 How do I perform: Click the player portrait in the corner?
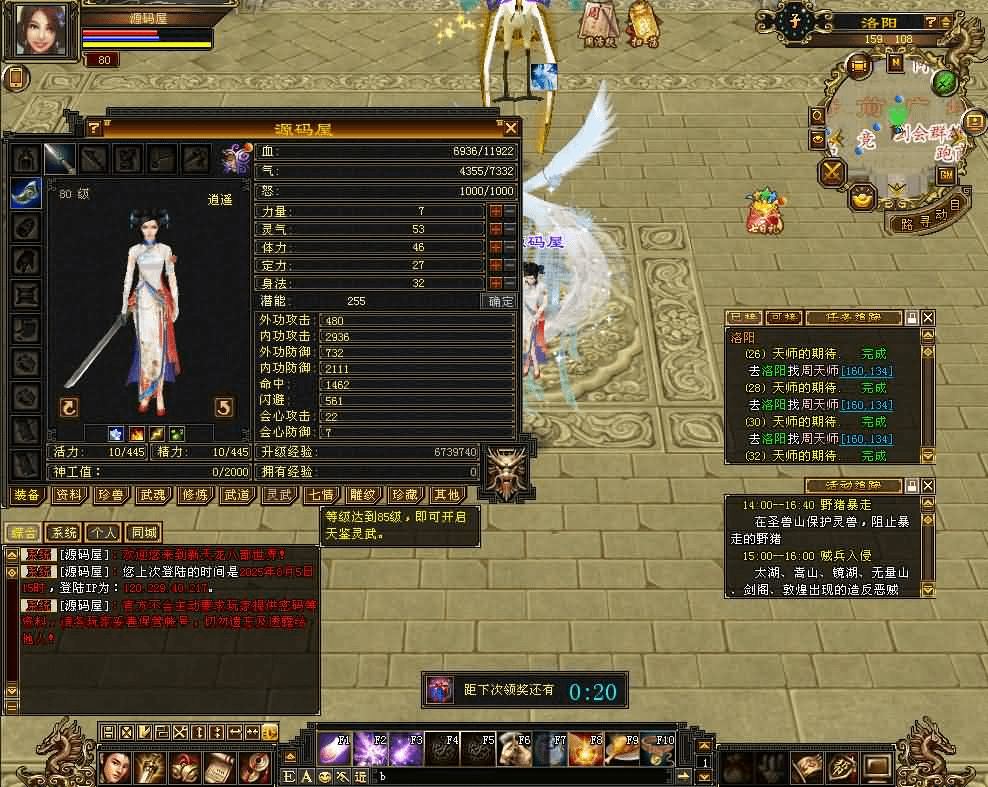coord(42,30)
